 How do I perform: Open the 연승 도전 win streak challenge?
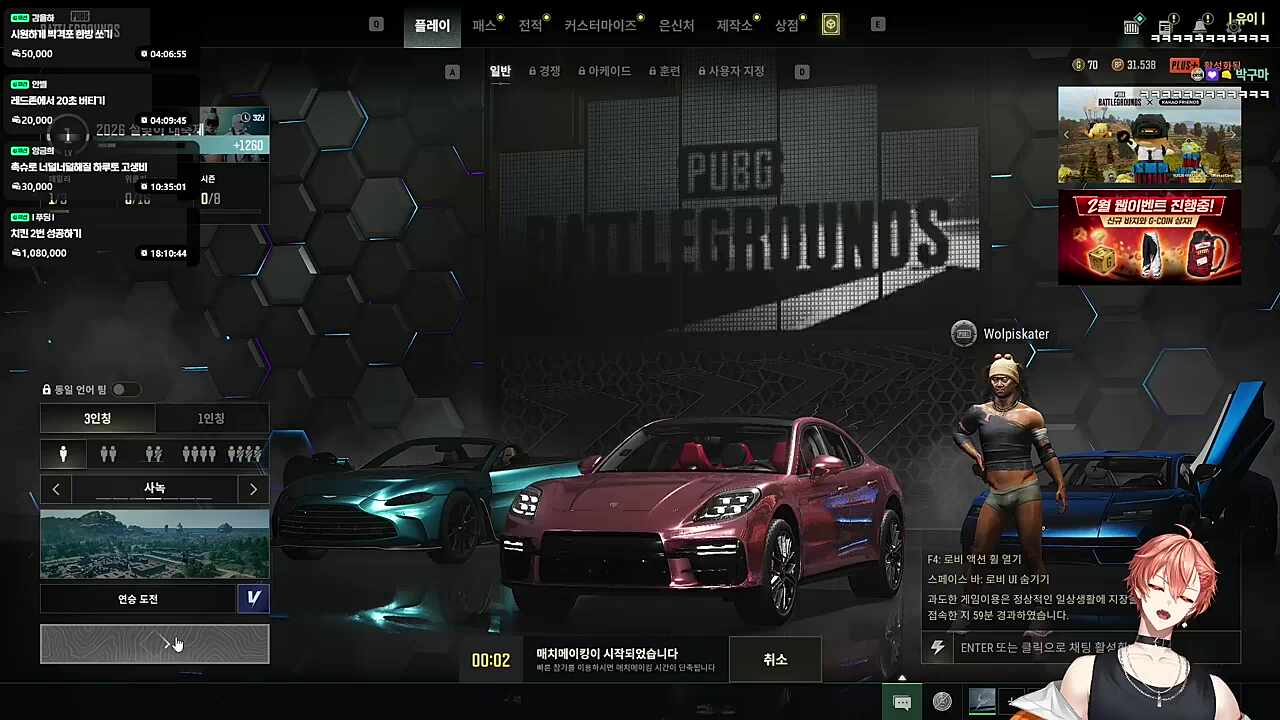click(x=138, y=599)
